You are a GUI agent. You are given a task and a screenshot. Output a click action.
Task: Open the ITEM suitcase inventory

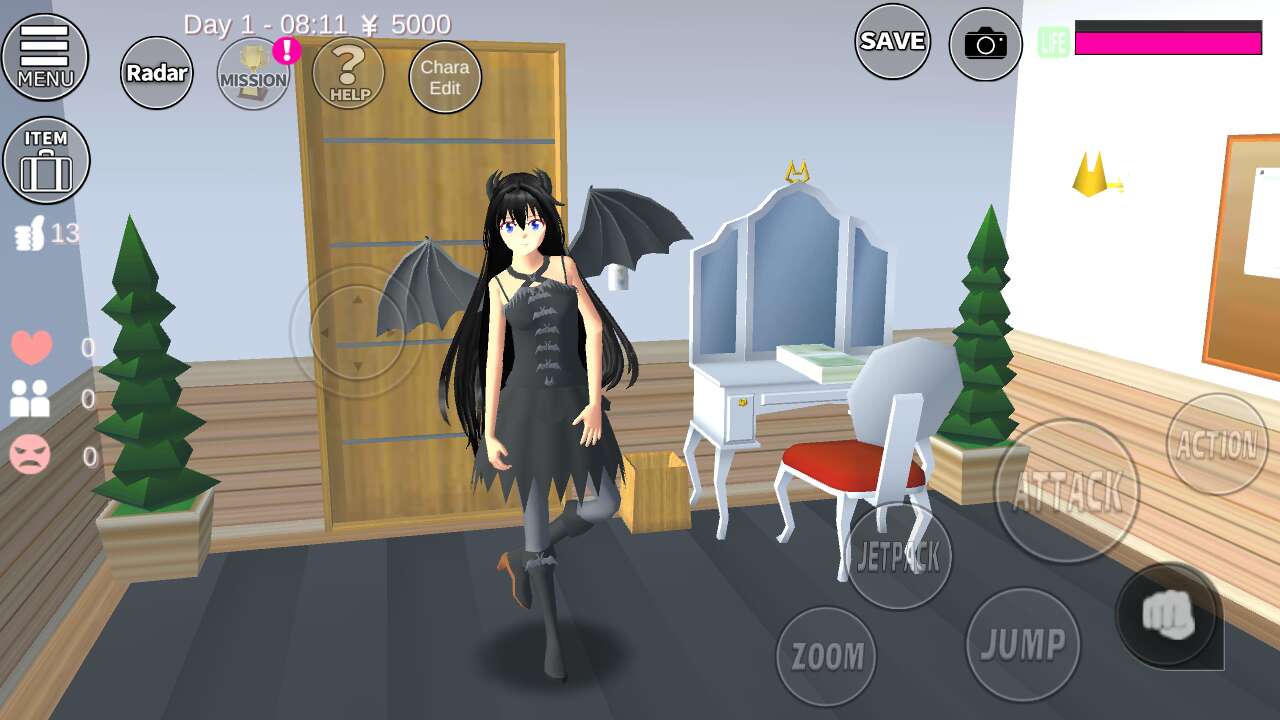[x=46, y=160]
